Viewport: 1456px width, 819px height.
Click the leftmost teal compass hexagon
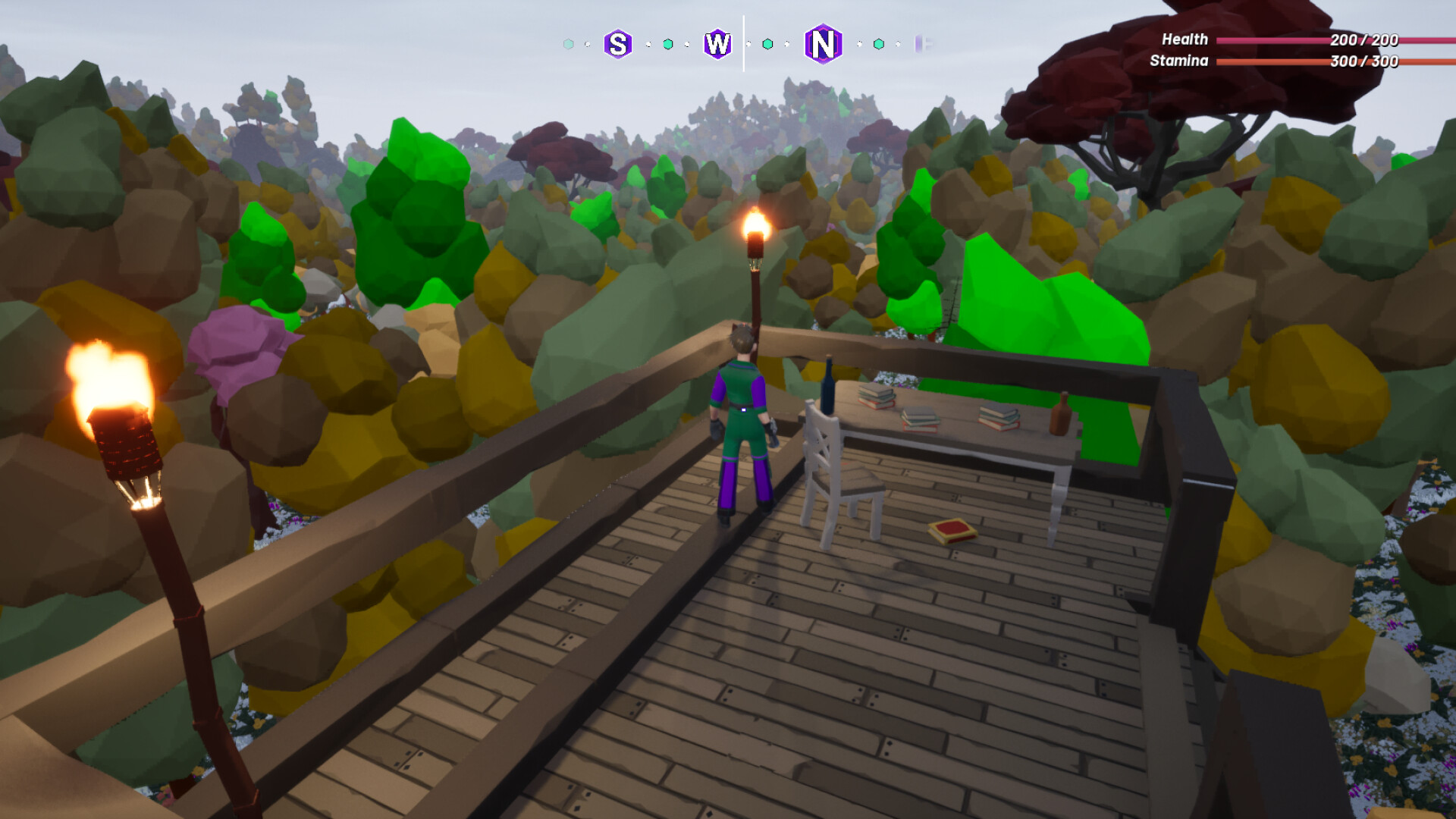point(567,45)
